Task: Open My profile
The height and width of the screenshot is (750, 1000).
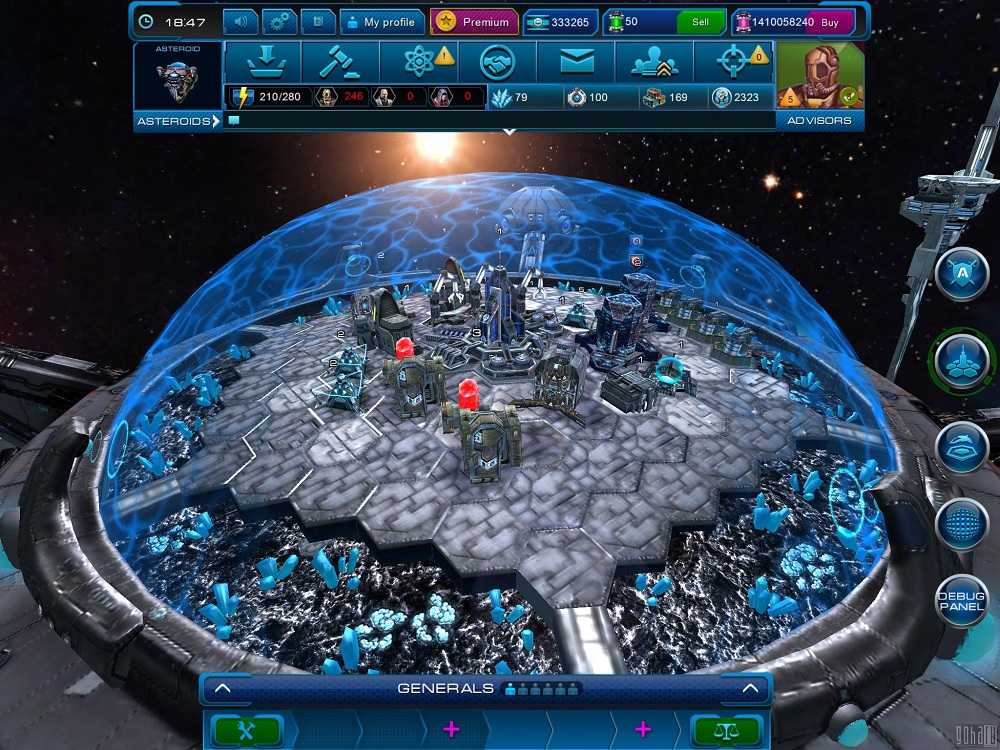Action: 380,22
